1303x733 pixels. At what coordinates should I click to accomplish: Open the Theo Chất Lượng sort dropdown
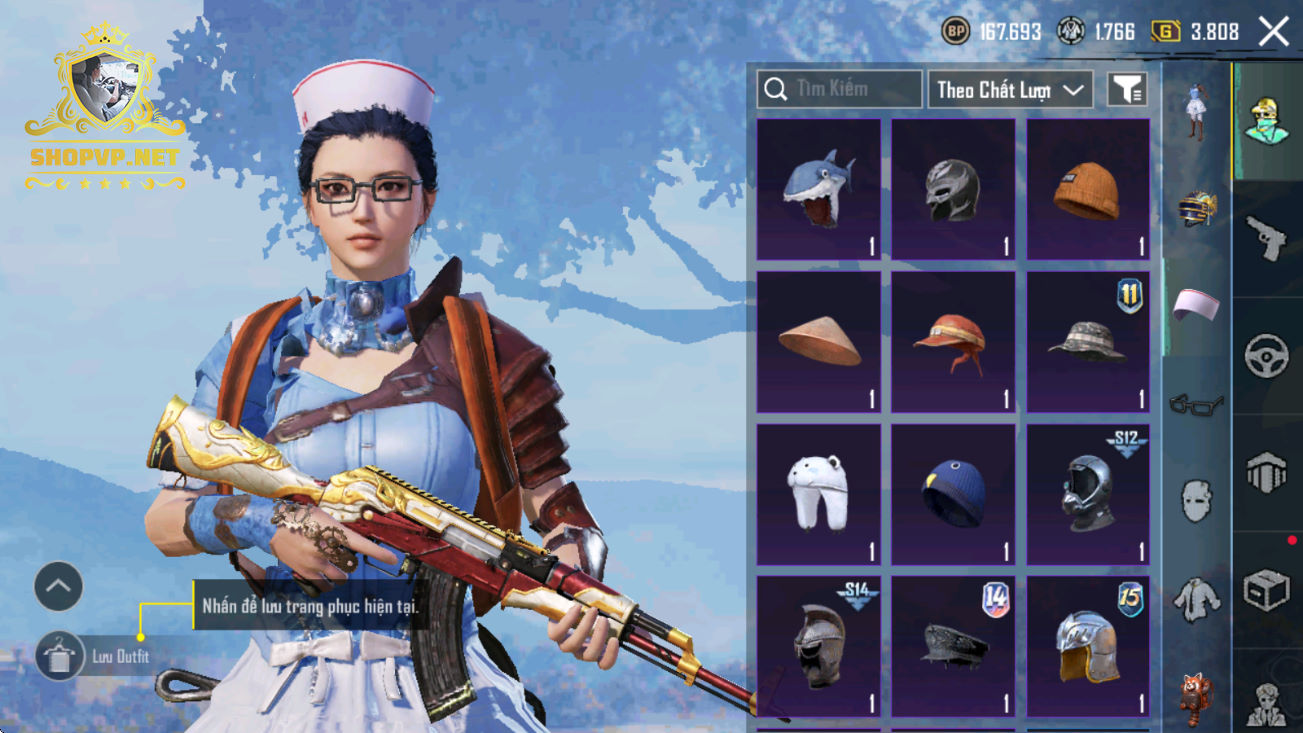coord(1010,90)
